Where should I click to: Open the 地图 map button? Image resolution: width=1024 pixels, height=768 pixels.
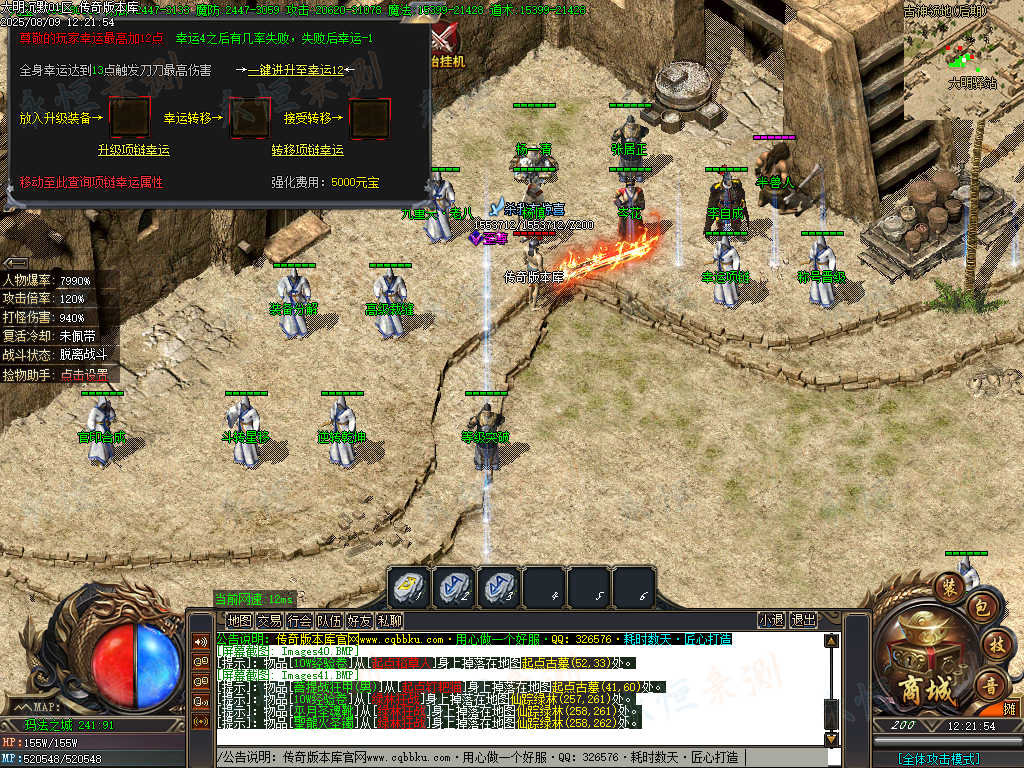[239, 621]
